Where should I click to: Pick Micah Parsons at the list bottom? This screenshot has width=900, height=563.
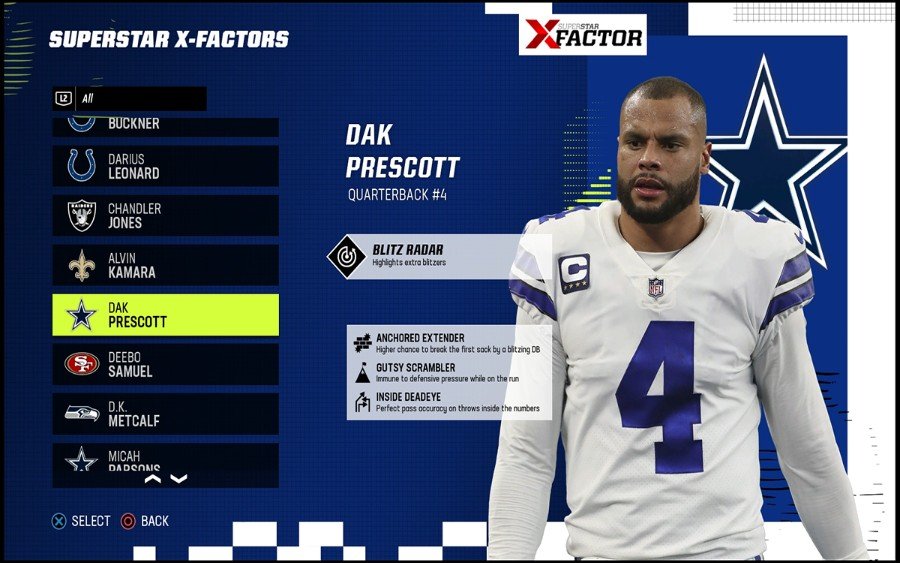pyautogui.click(x=165, y=458)
